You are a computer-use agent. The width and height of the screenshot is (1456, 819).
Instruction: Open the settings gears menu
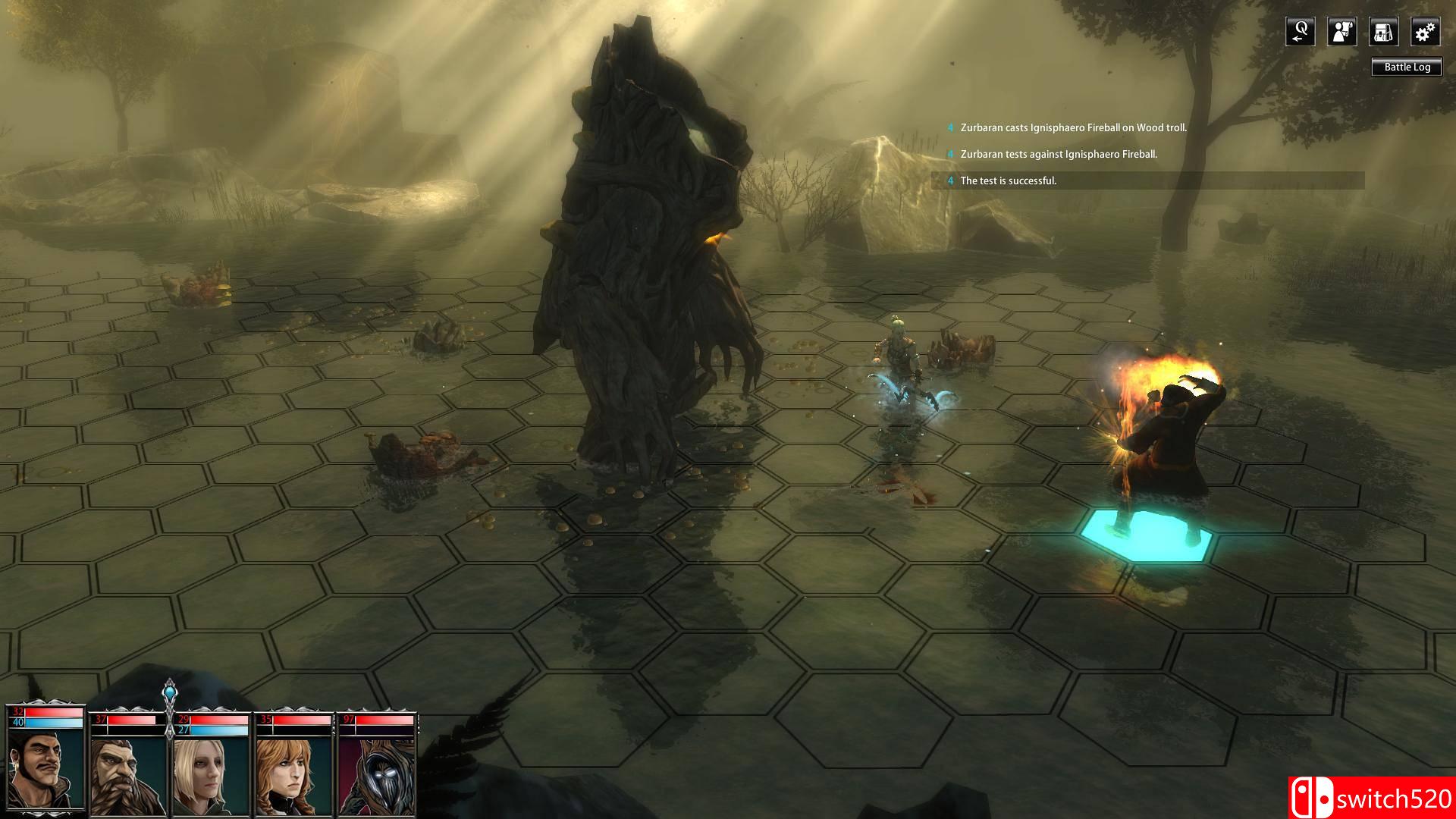[1425, 32]
